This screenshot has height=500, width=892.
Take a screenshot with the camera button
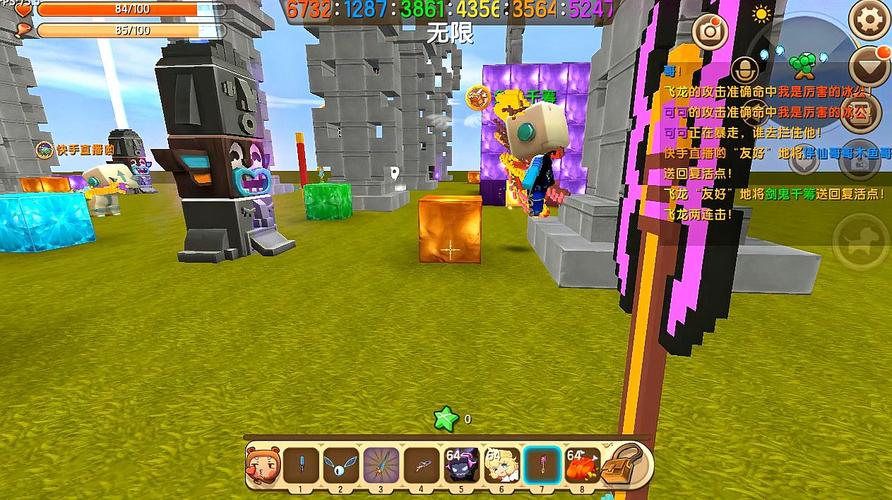(710, 31)
